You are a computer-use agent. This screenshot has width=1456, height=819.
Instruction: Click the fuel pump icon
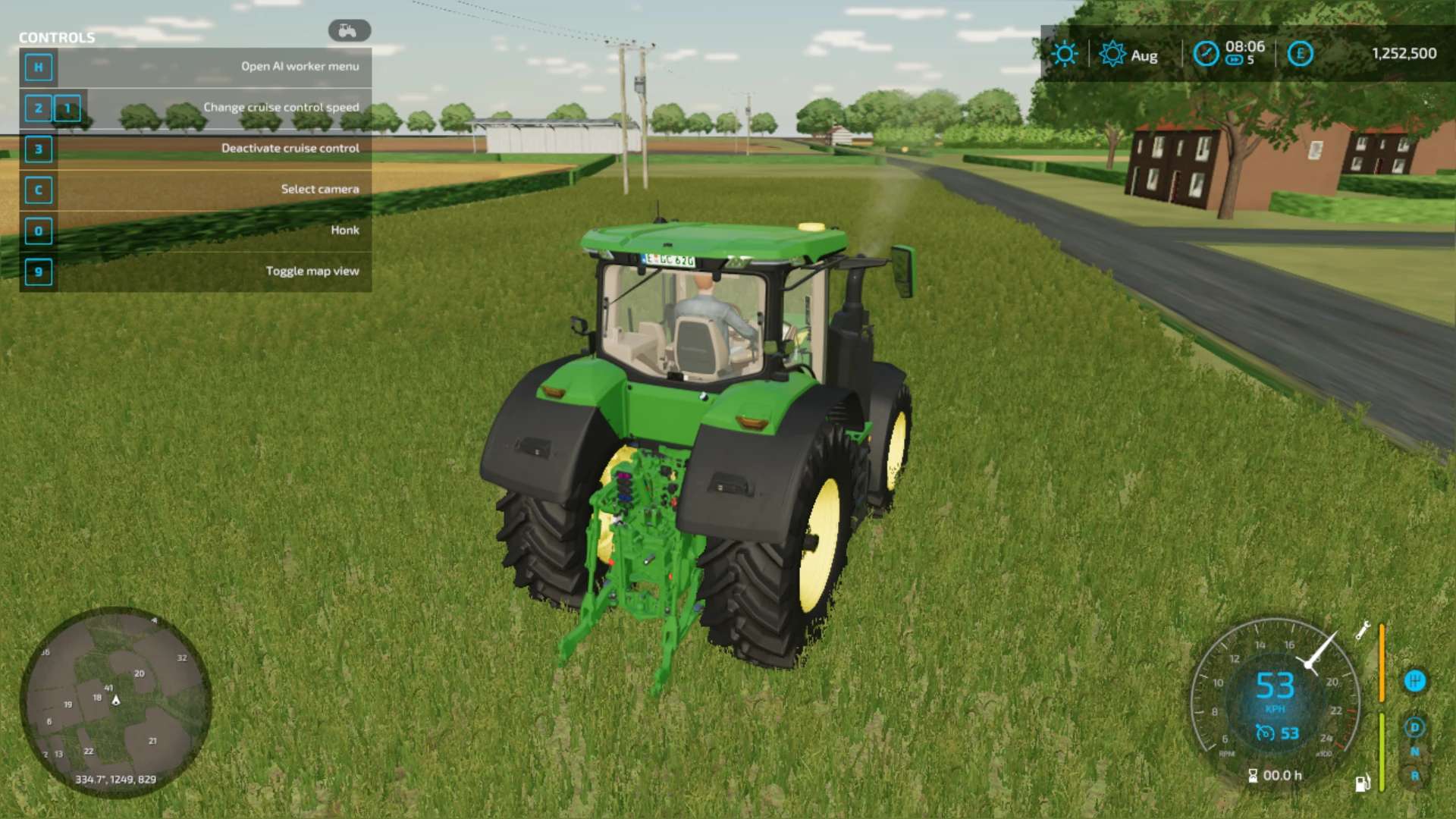(1362, 783)
